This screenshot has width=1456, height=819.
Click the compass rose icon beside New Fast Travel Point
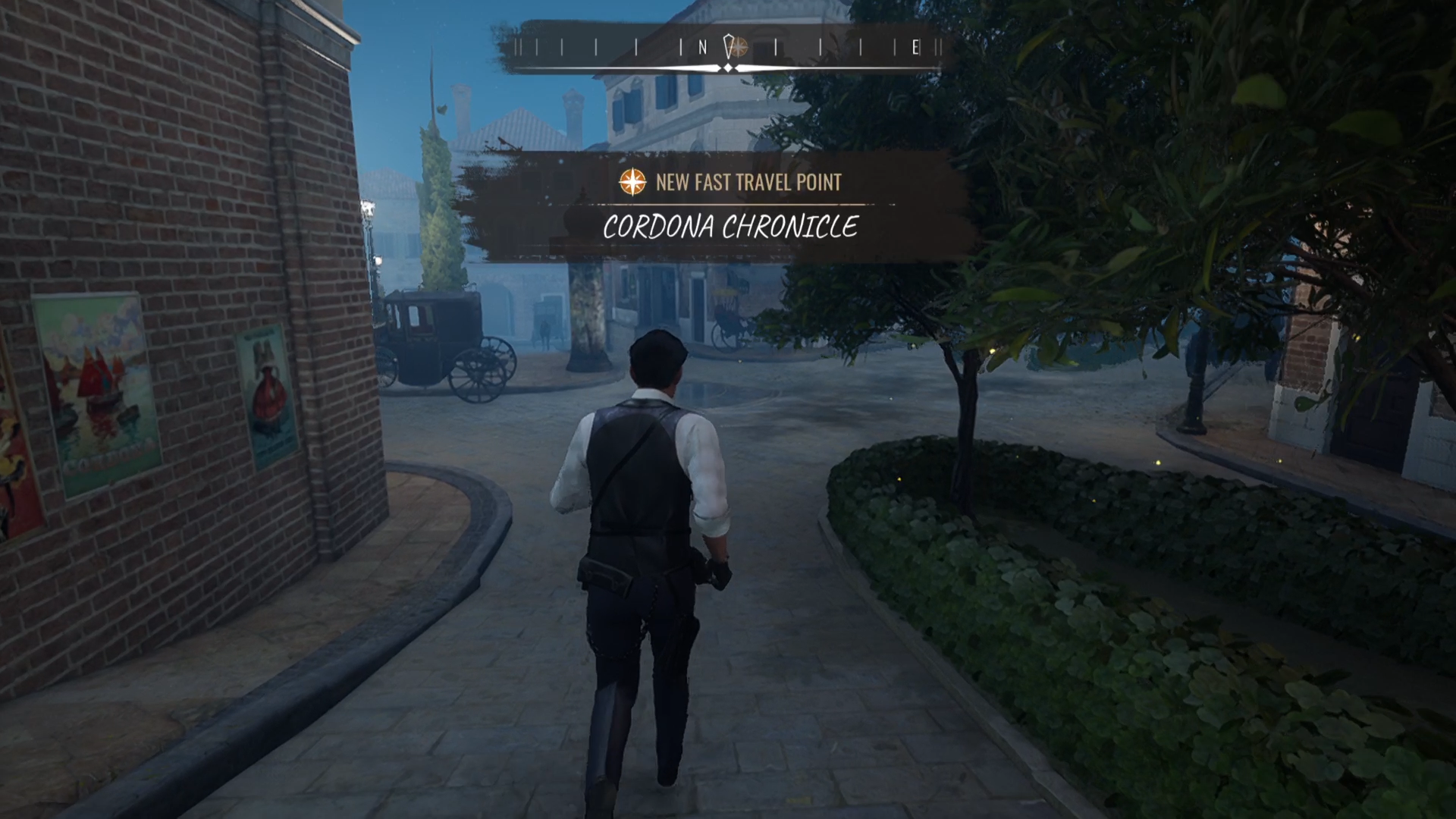632,182
